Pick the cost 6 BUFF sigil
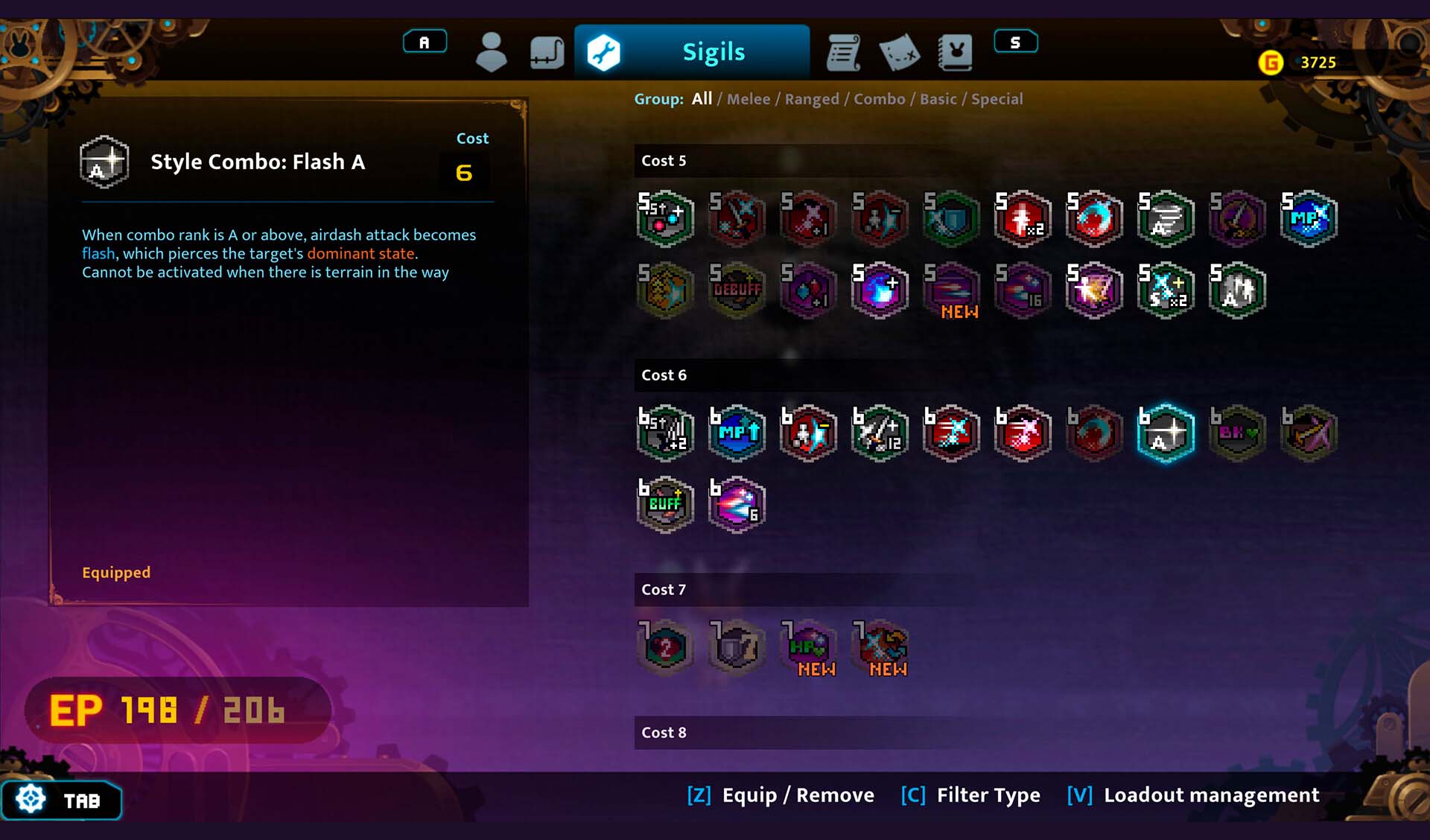 click(x=665, y=504)
